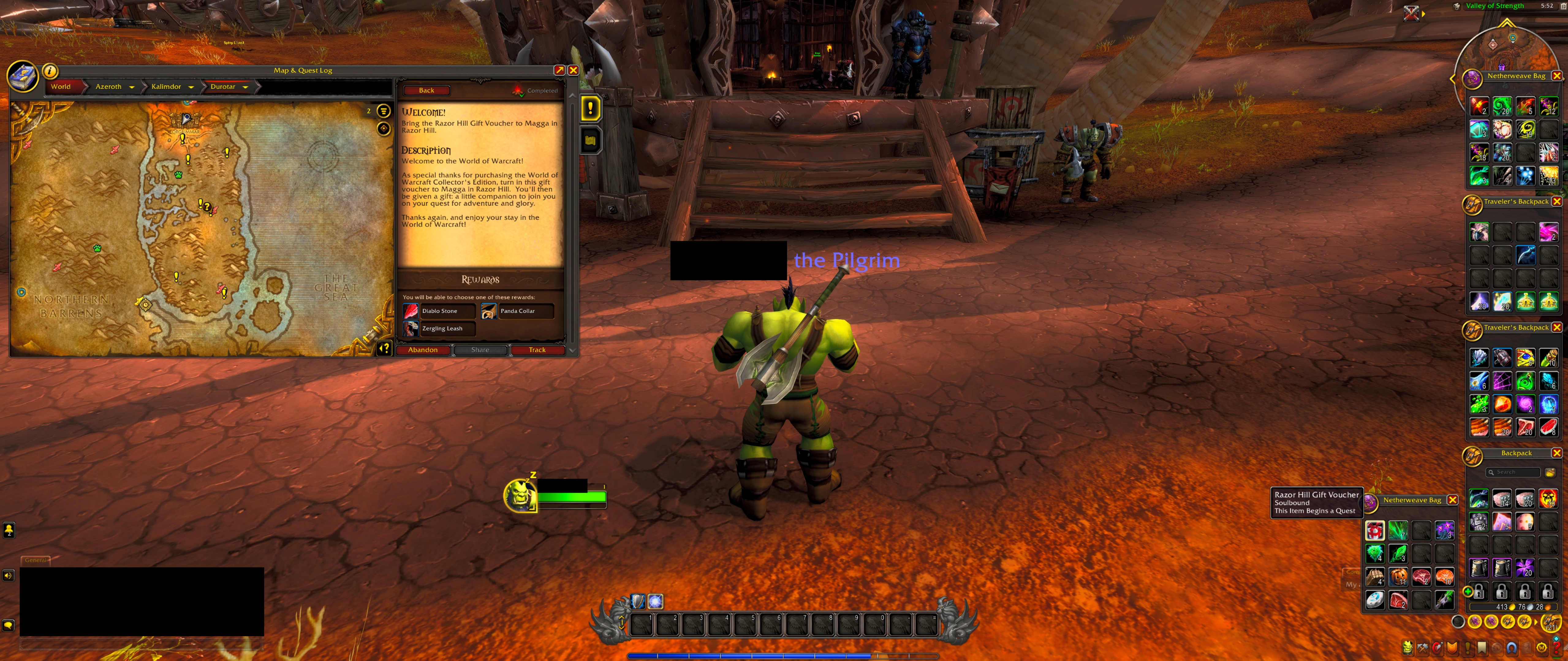
Task: Open the Azeroth breadcrumb dropdown
Action: (x=131, y=87)
